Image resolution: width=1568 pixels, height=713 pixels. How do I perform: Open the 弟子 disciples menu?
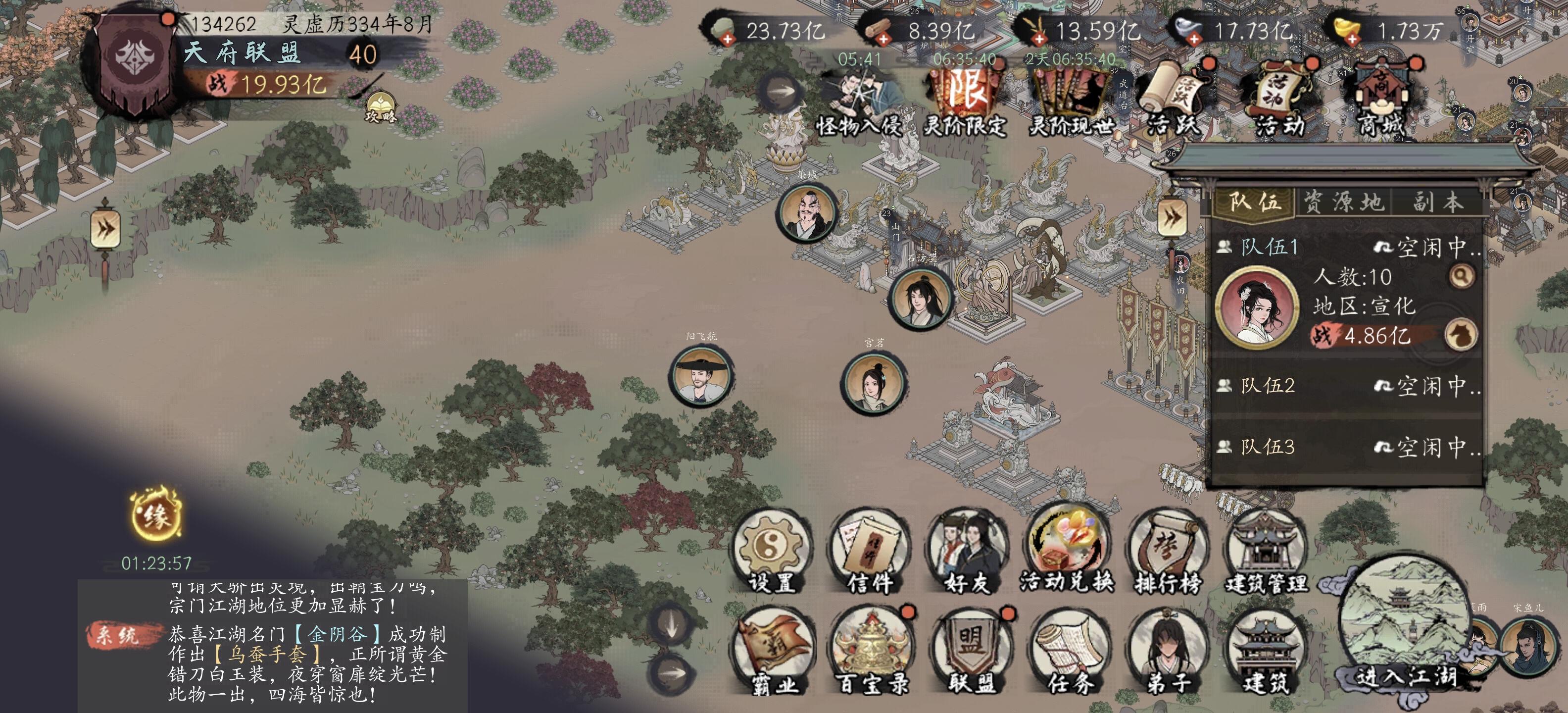coord(1168,653)
